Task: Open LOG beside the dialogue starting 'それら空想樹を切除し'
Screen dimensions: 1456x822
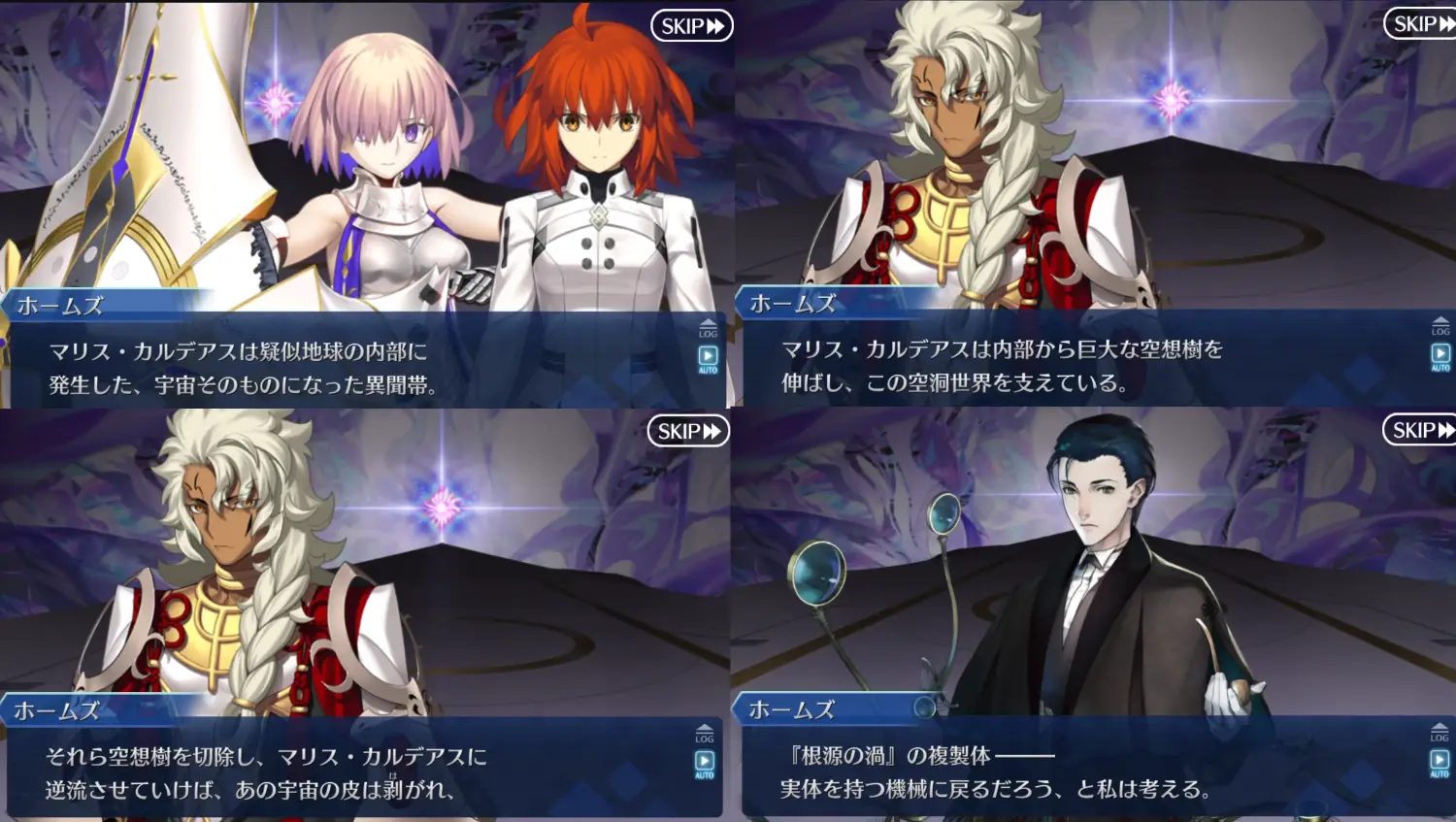Action: pyautogui.click(x=705, y=733)
